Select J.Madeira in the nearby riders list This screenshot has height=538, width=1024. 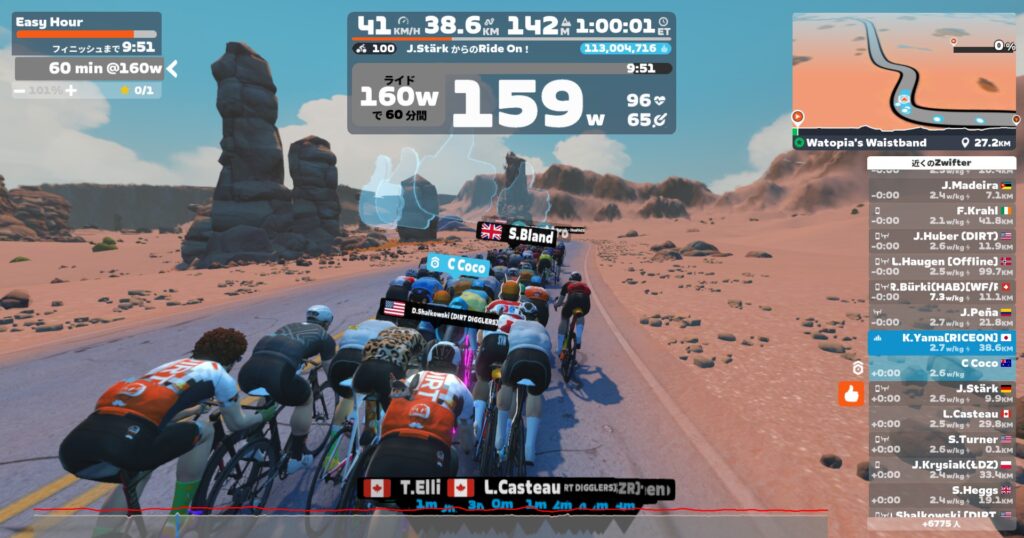(942, 190)
